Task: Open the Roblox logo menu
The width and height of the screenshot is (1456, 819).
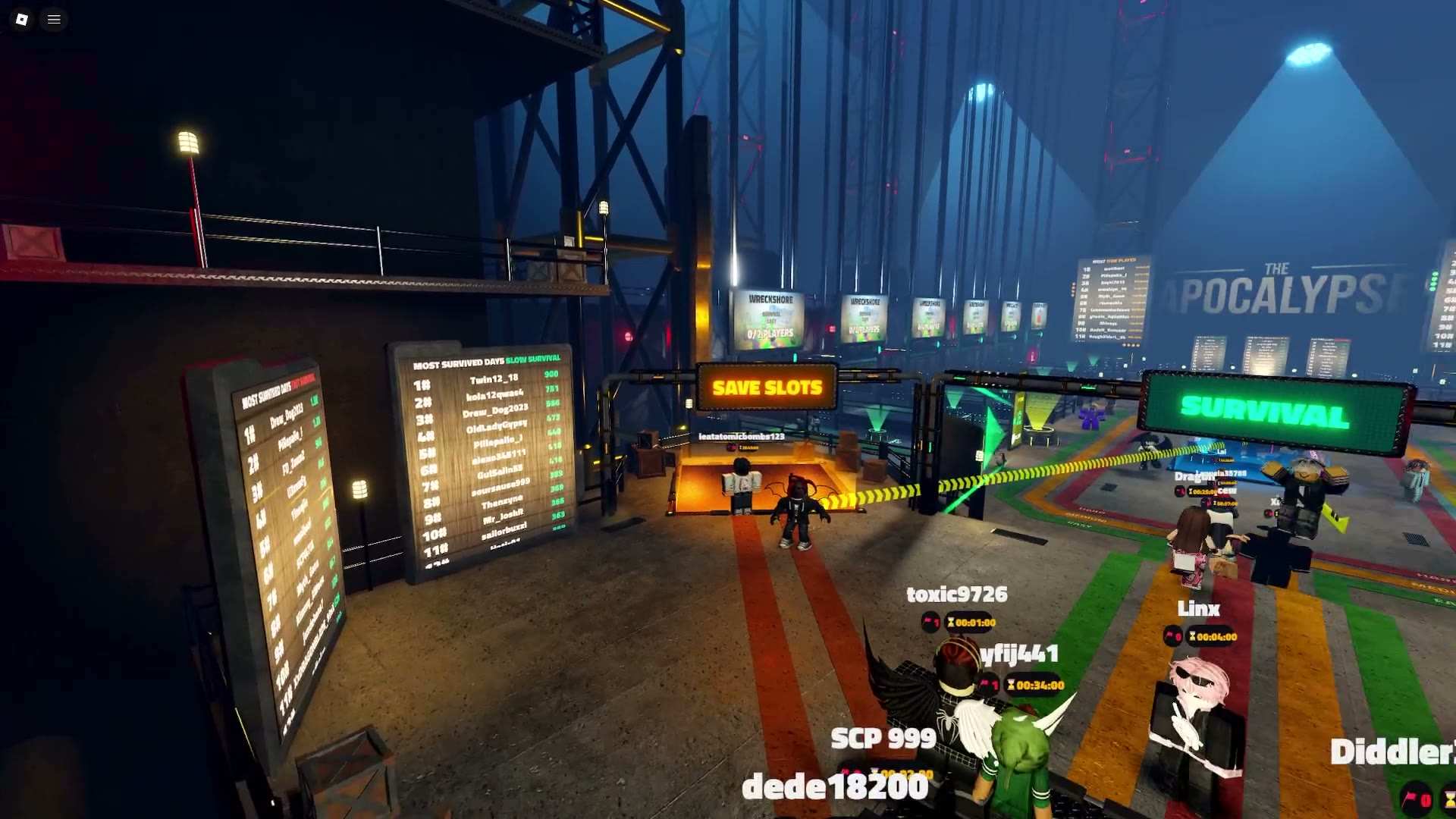Action: point(22,20)
